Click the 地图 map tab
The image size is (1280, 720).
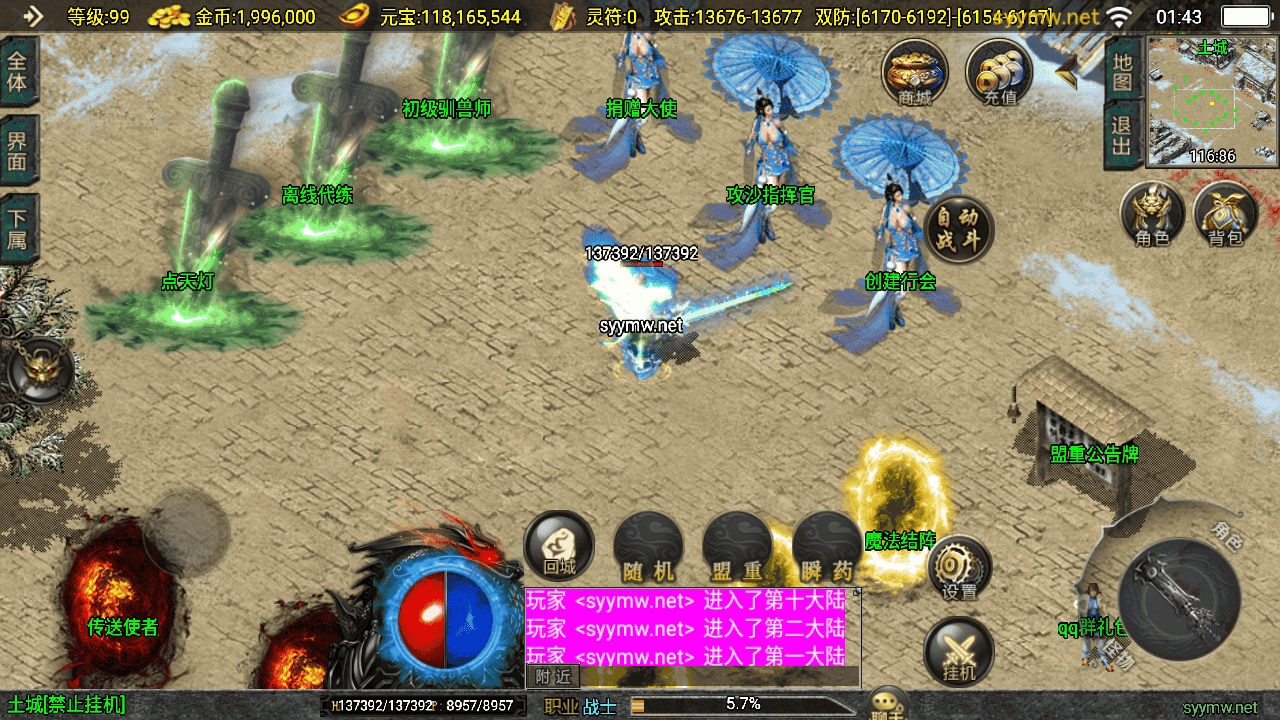coord(1122,70)
